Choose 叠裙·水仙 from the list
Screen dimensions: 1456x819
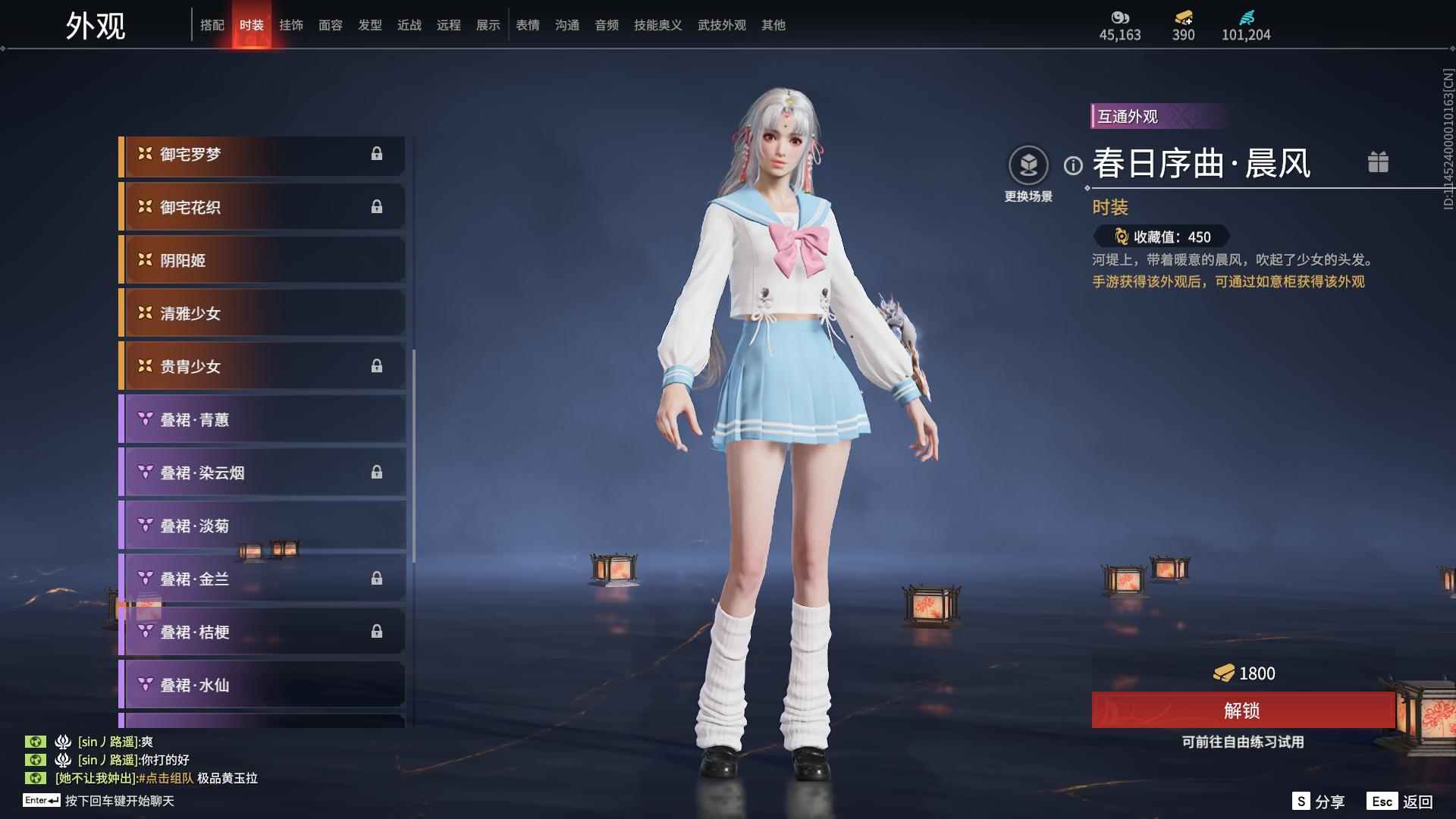pos(262,686)
